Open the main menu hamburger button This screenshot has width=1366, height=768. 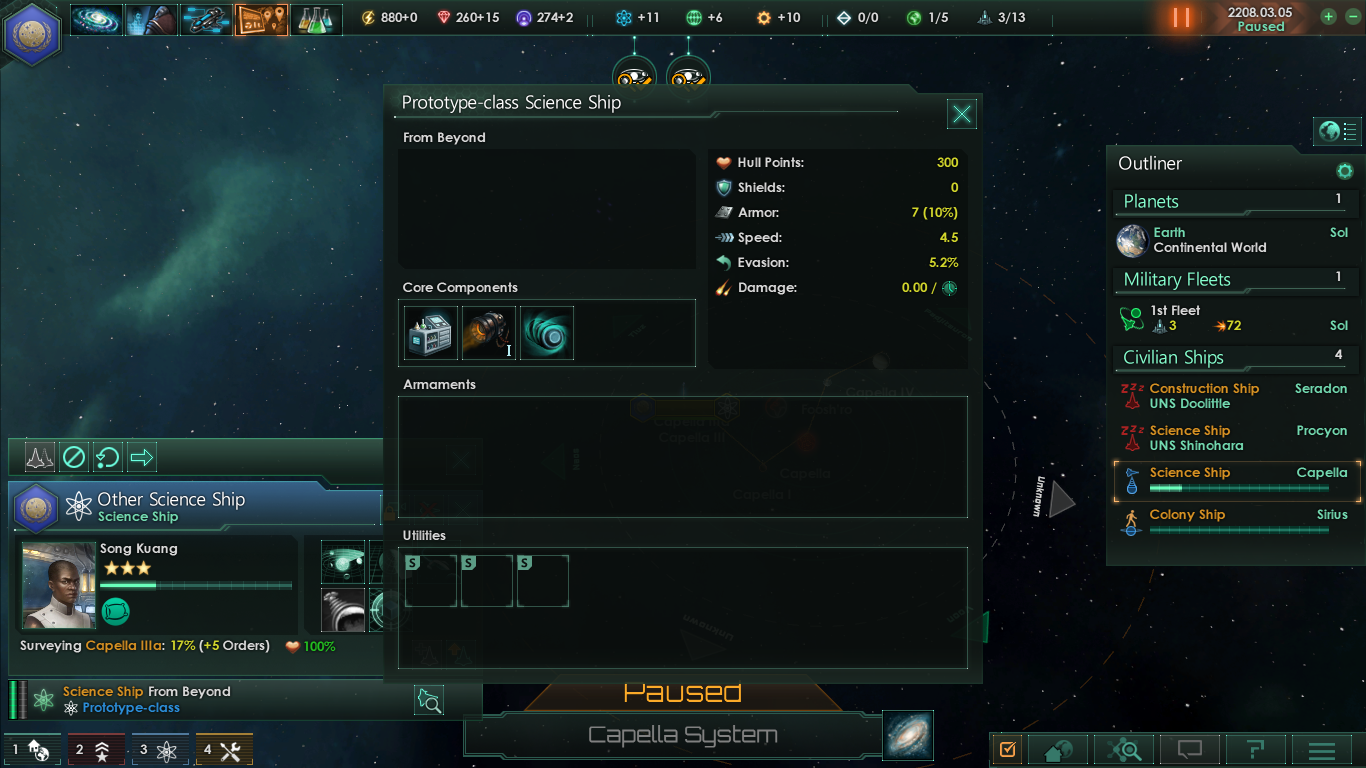coord(1322,750)
